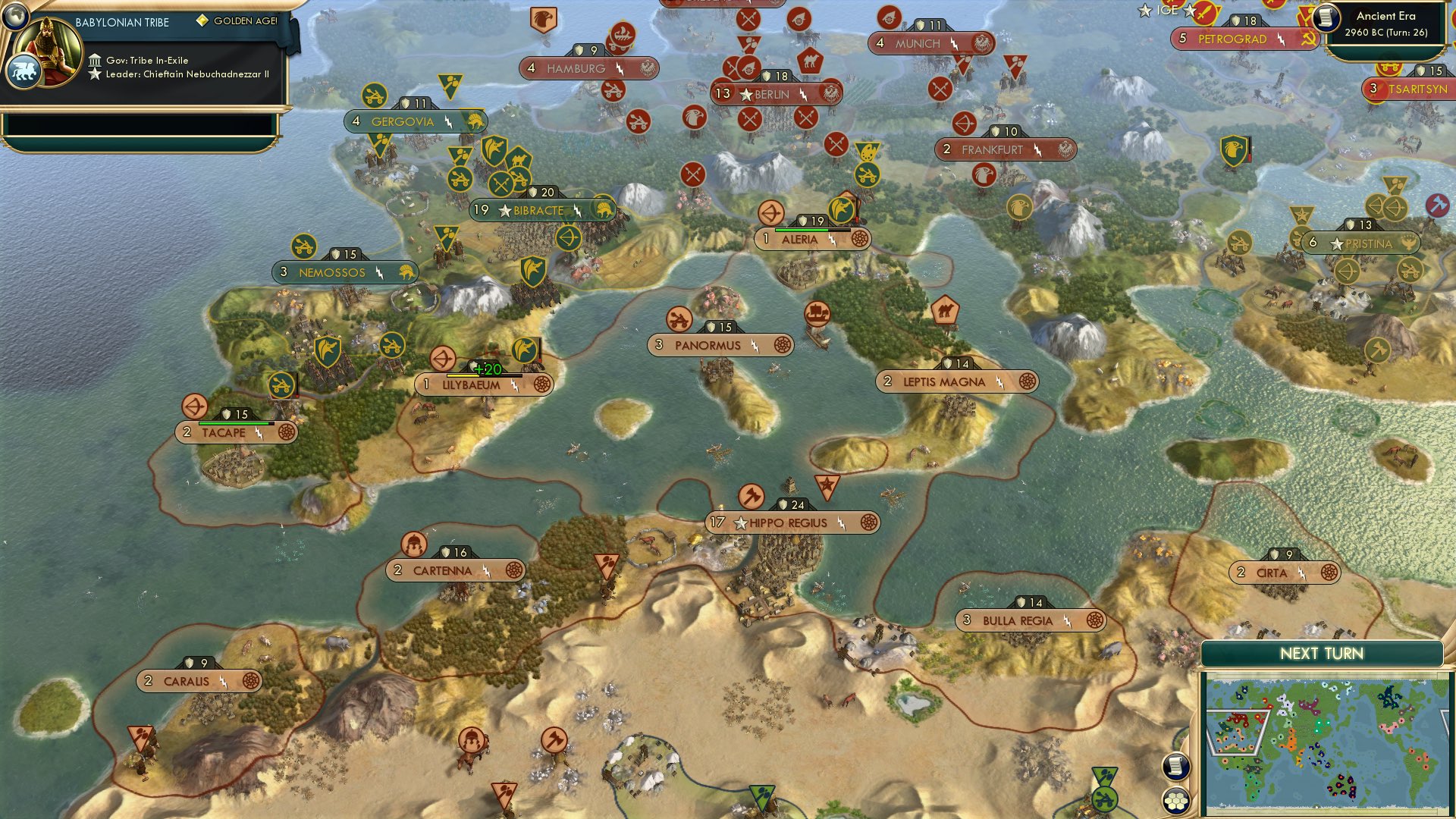Toggle the IGE star icon top-right

pos(1143,11)
